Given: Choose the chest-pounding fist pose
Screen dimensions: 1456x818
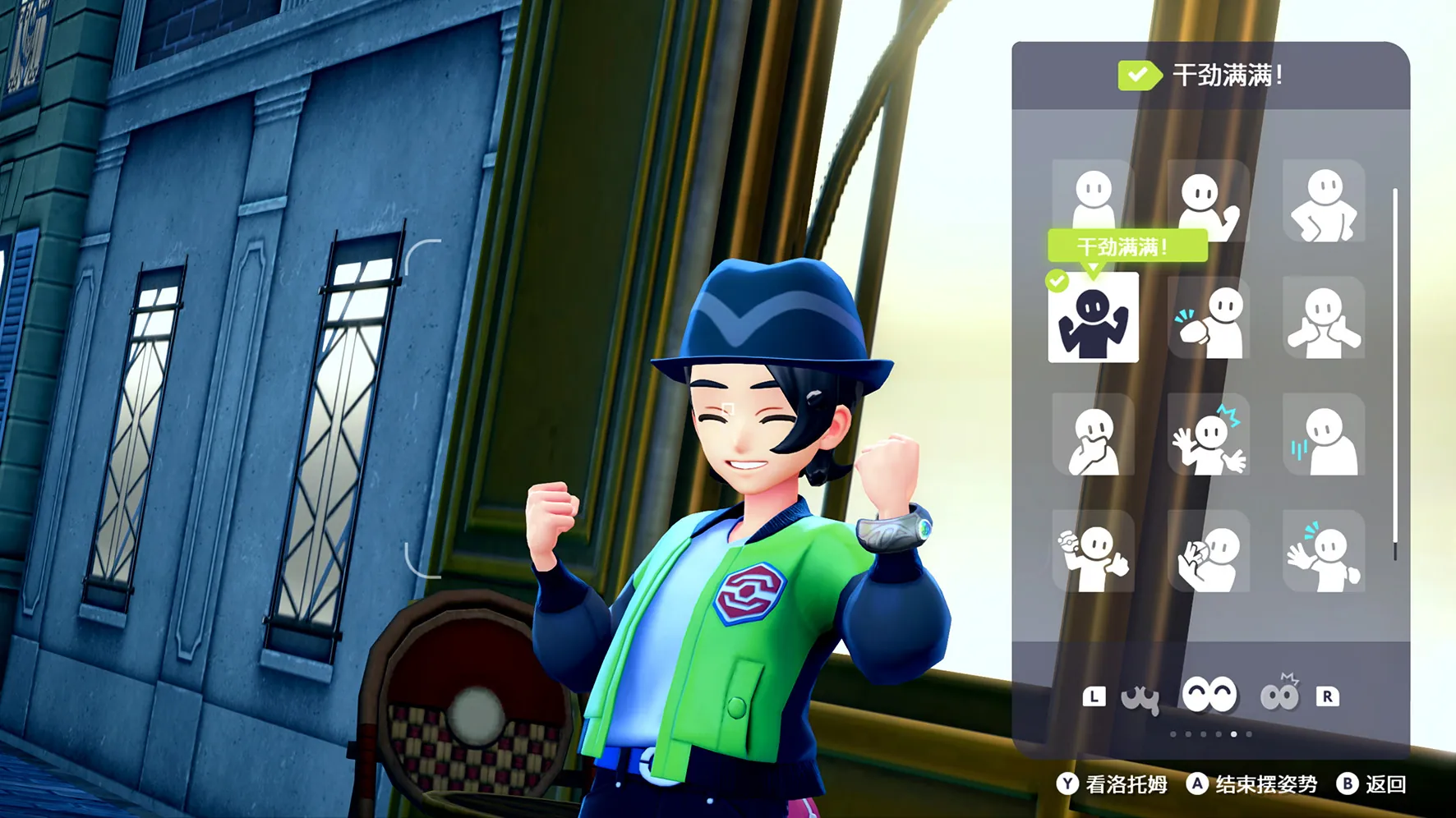Looking at the screenshot, I should click(1208, 318).
